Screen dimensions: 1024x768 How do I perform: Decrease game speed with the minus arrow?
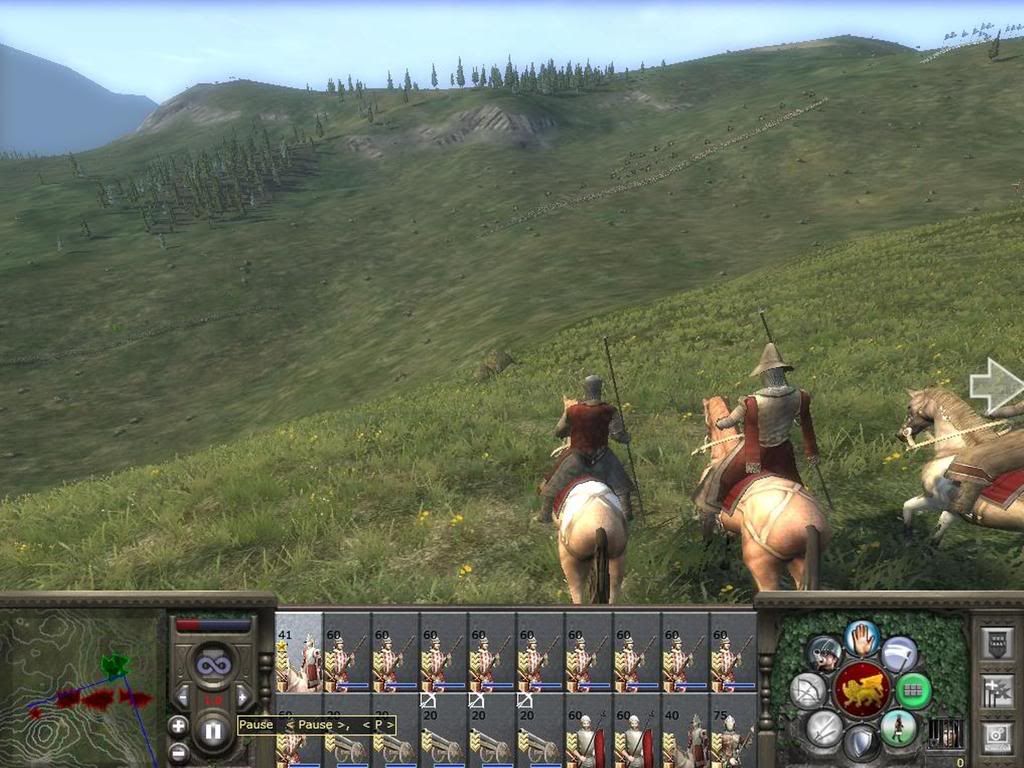(182, 697)
